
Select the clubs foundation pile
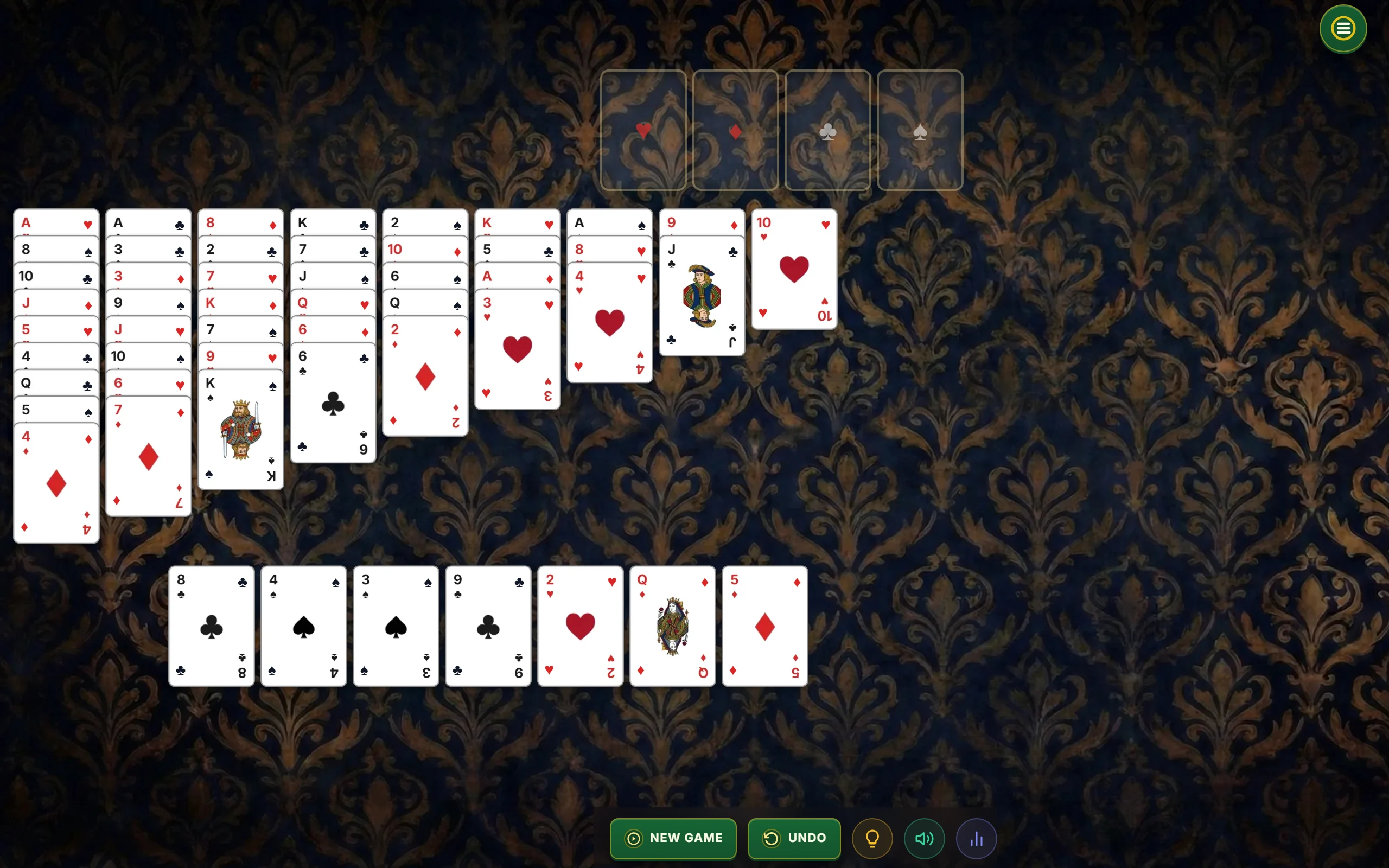tap(827, 130)
